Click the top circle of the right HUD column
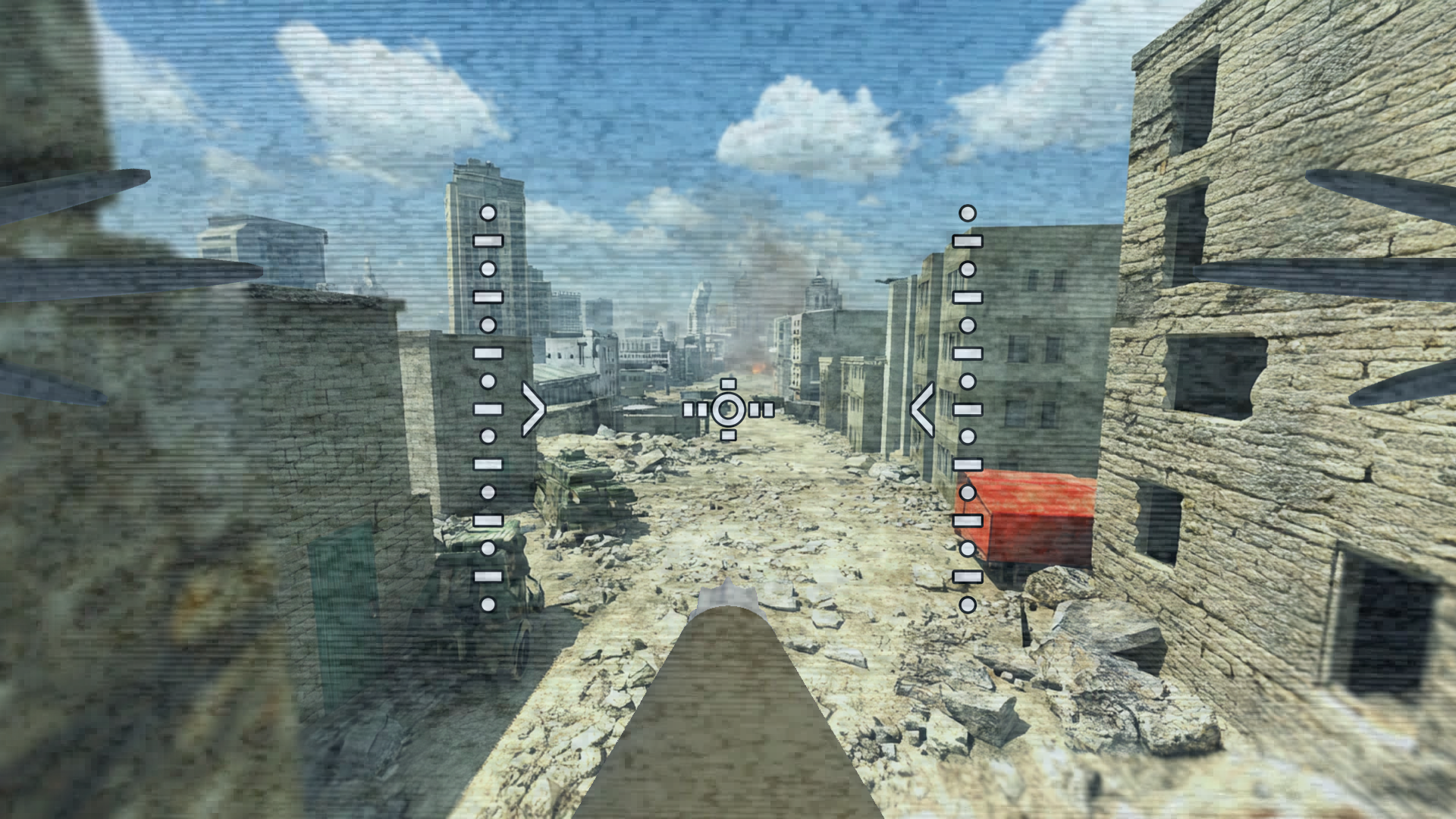The image size is (1456, 819). pos(966,213)
